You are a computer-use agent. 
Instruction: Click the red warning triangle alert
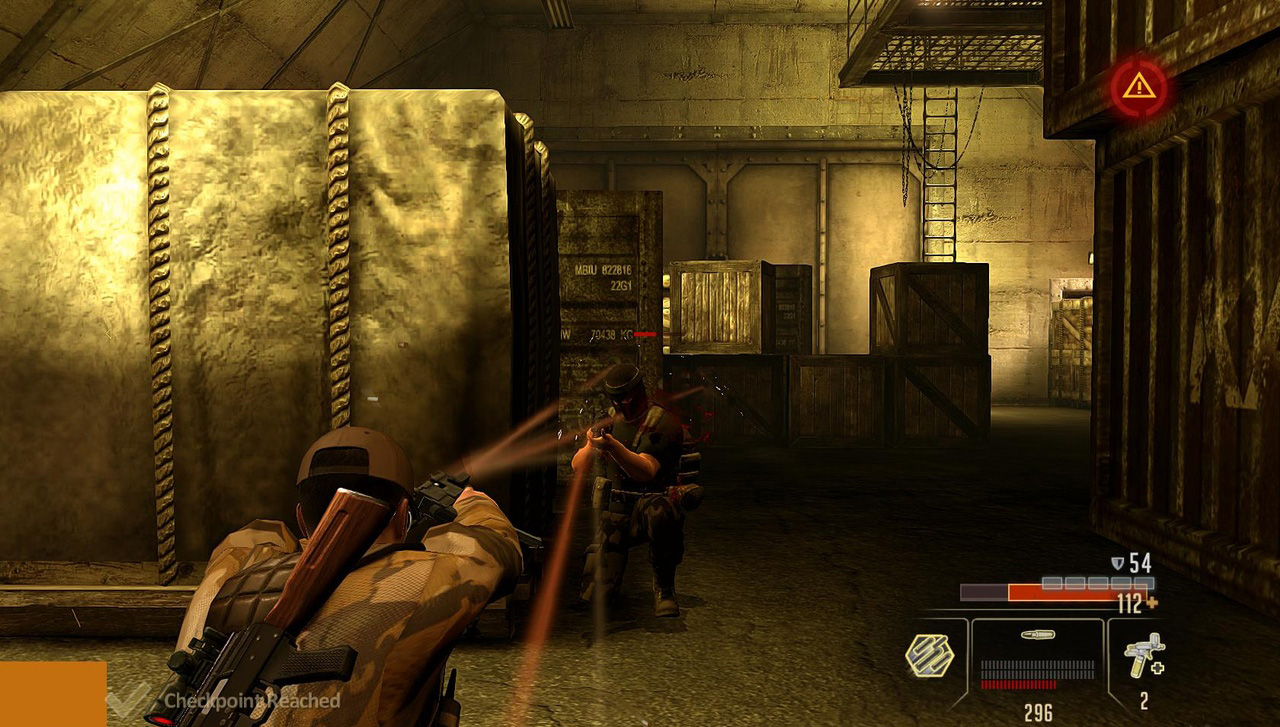tap(1138, 88)
